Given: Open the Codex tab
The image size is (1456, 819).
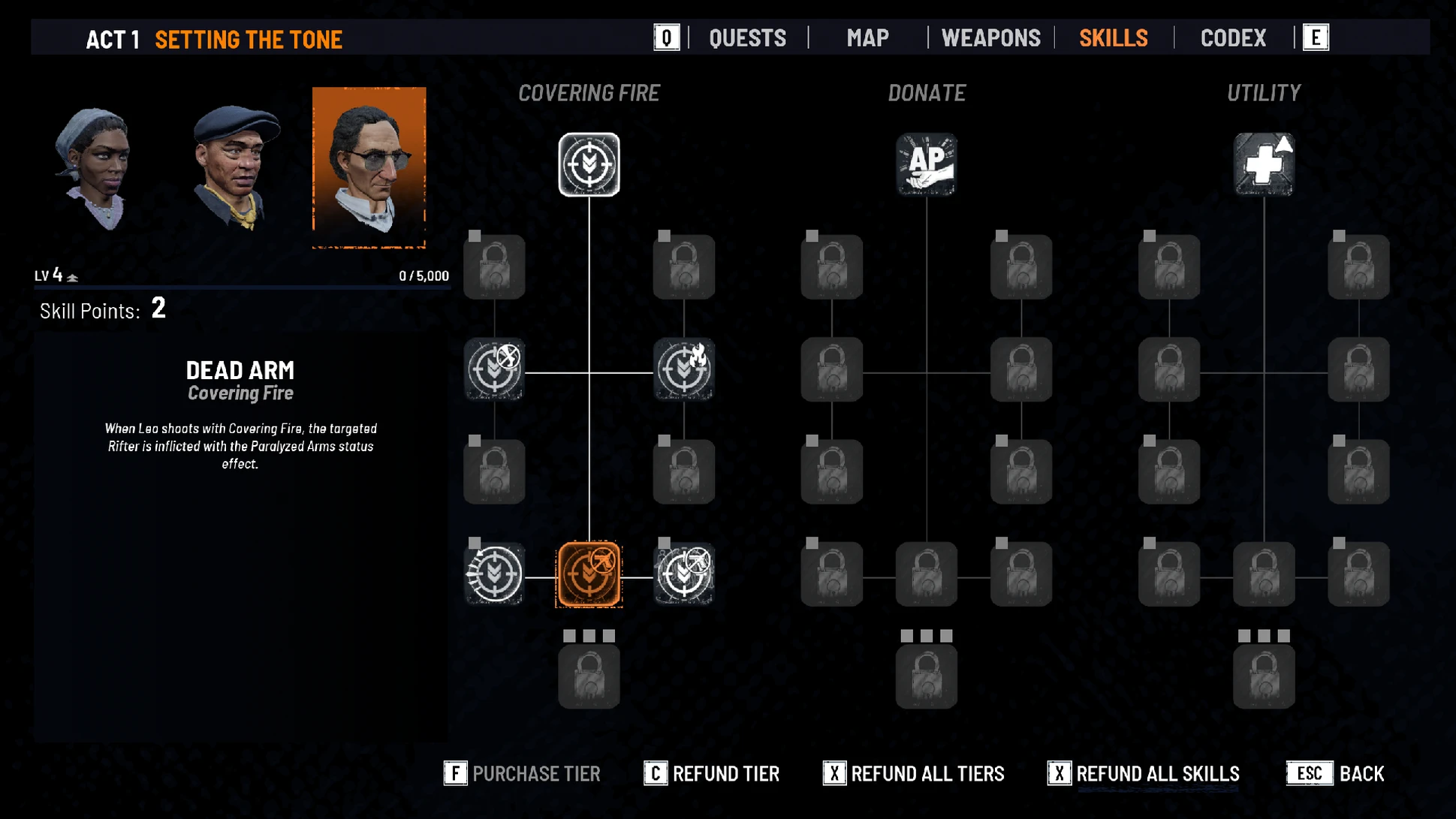Looking at the screenshot, I should point(1233,38).
